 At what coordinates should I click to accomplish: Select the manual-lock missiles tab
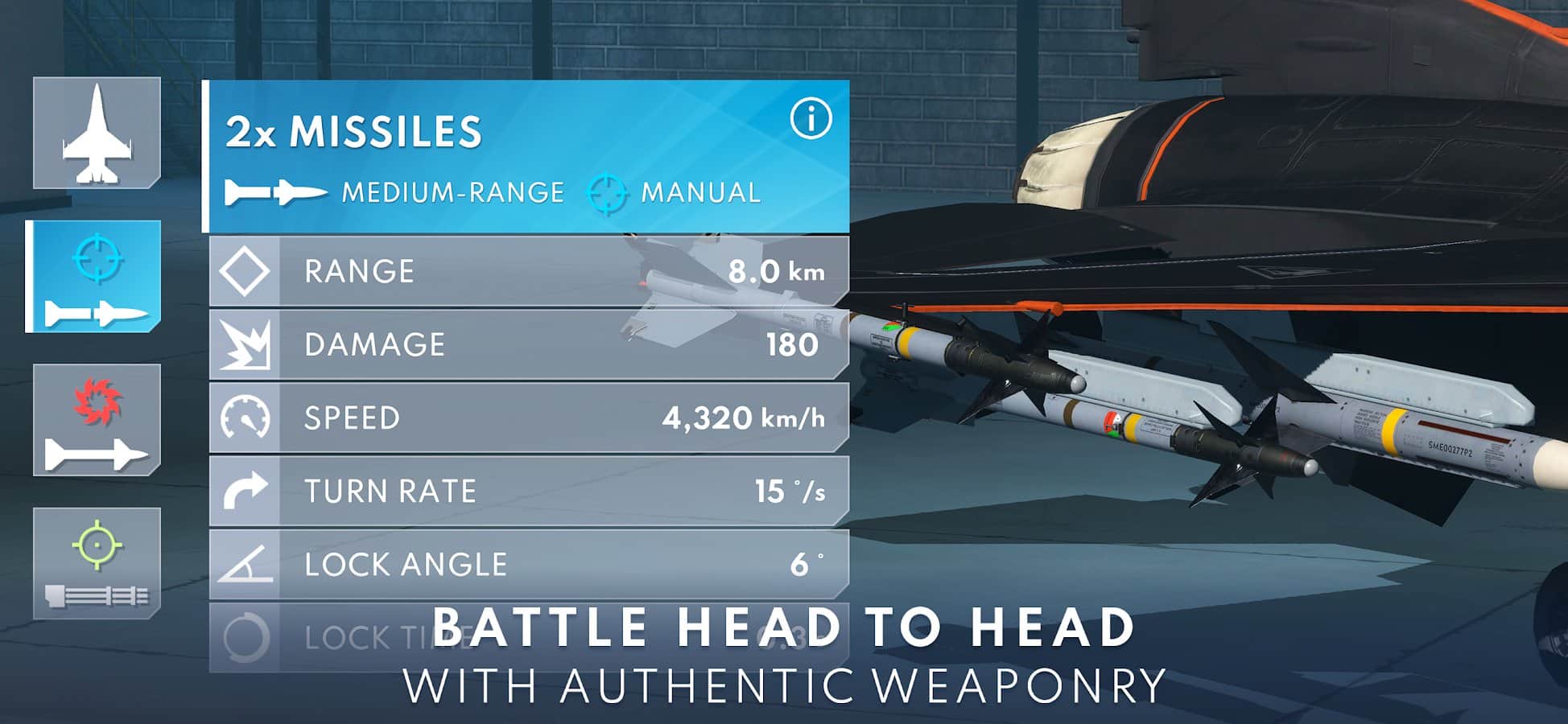95,277
